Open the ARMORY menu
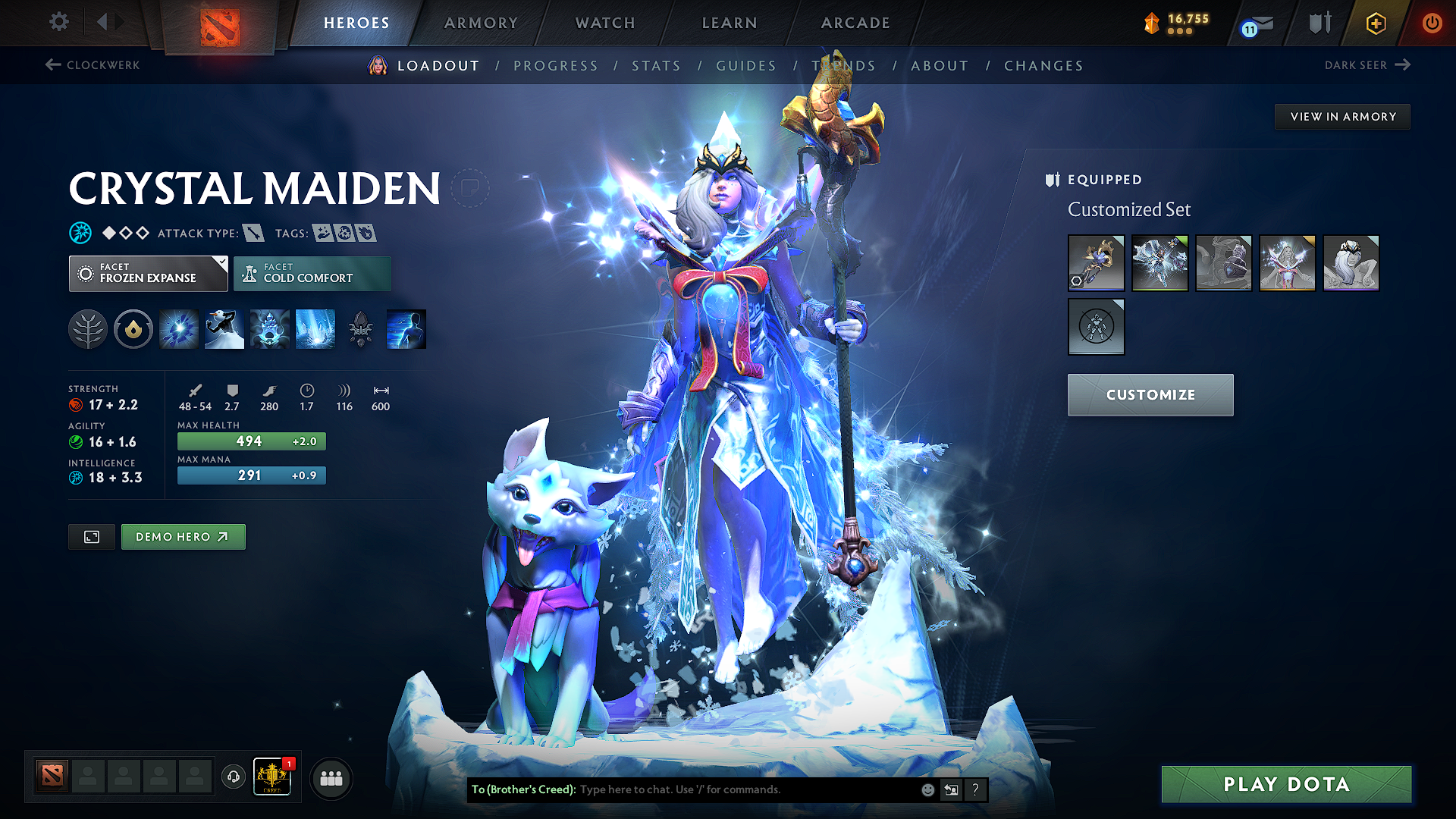 [x=481, y=23]
